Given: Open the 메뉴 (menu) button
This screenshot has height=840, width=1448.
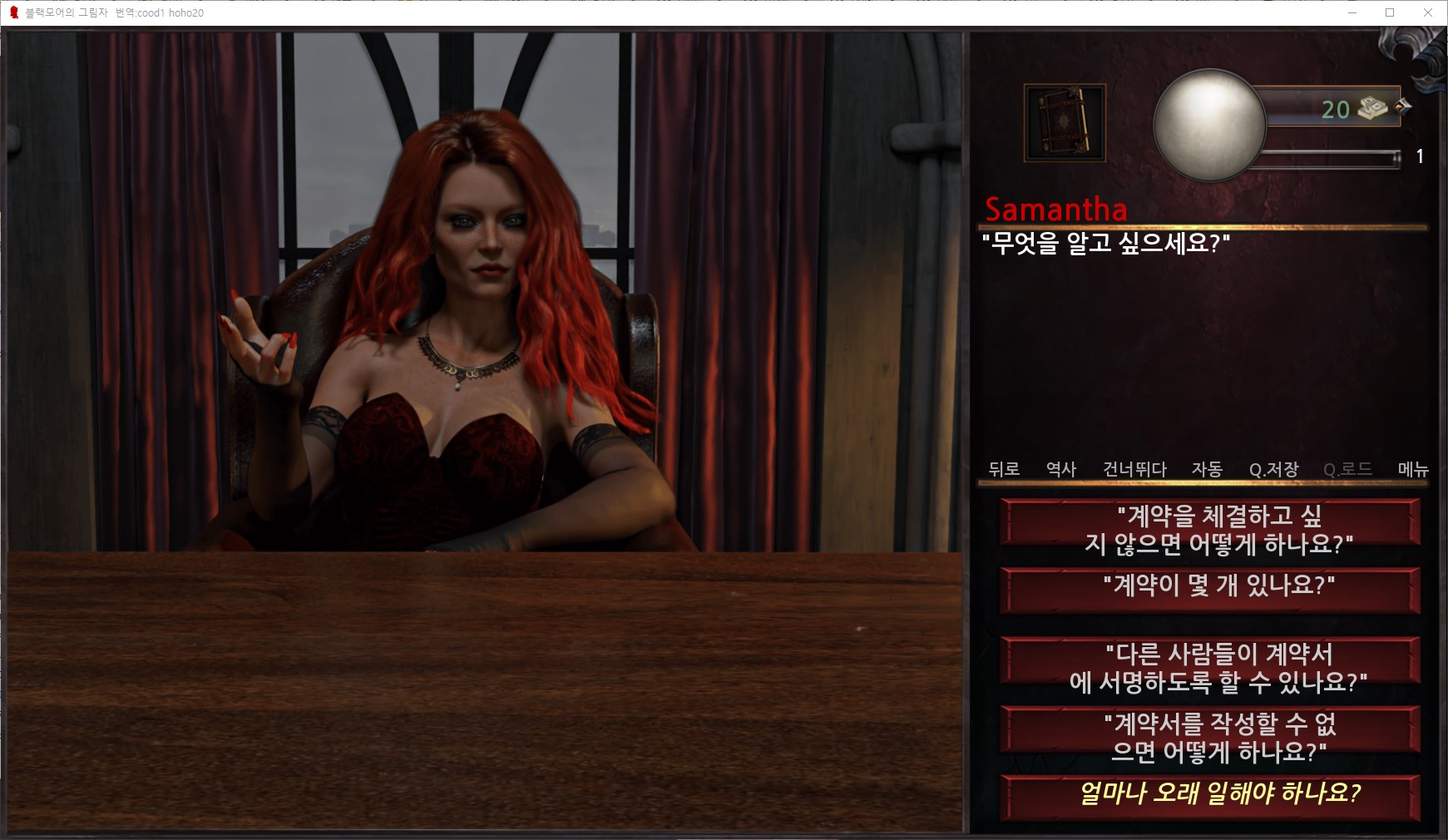Looking at the screenshot, I should [1413, 469].
